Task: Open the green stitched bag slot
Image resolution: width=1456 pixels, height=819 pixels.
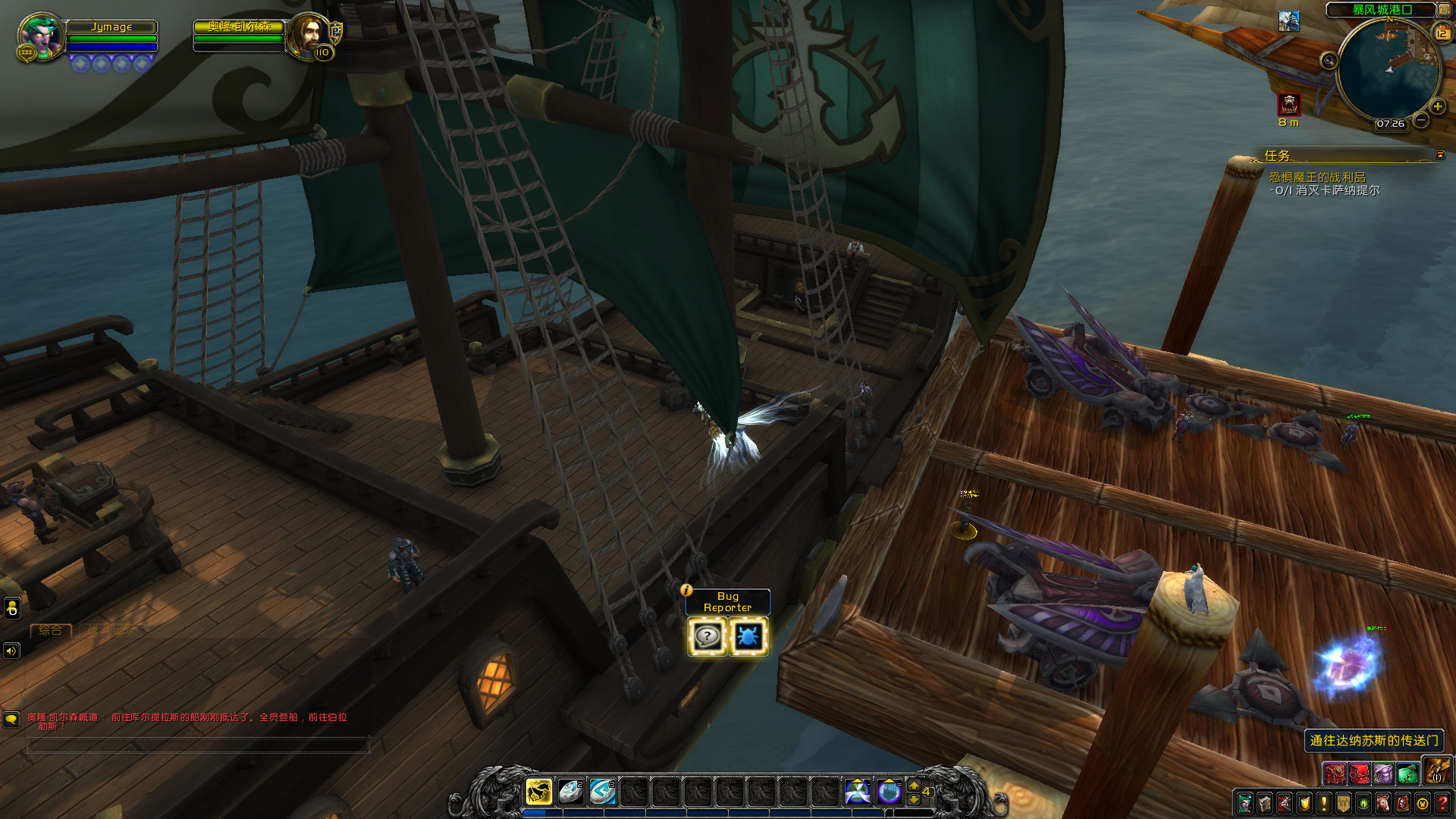Action: tap(1407, 773)
